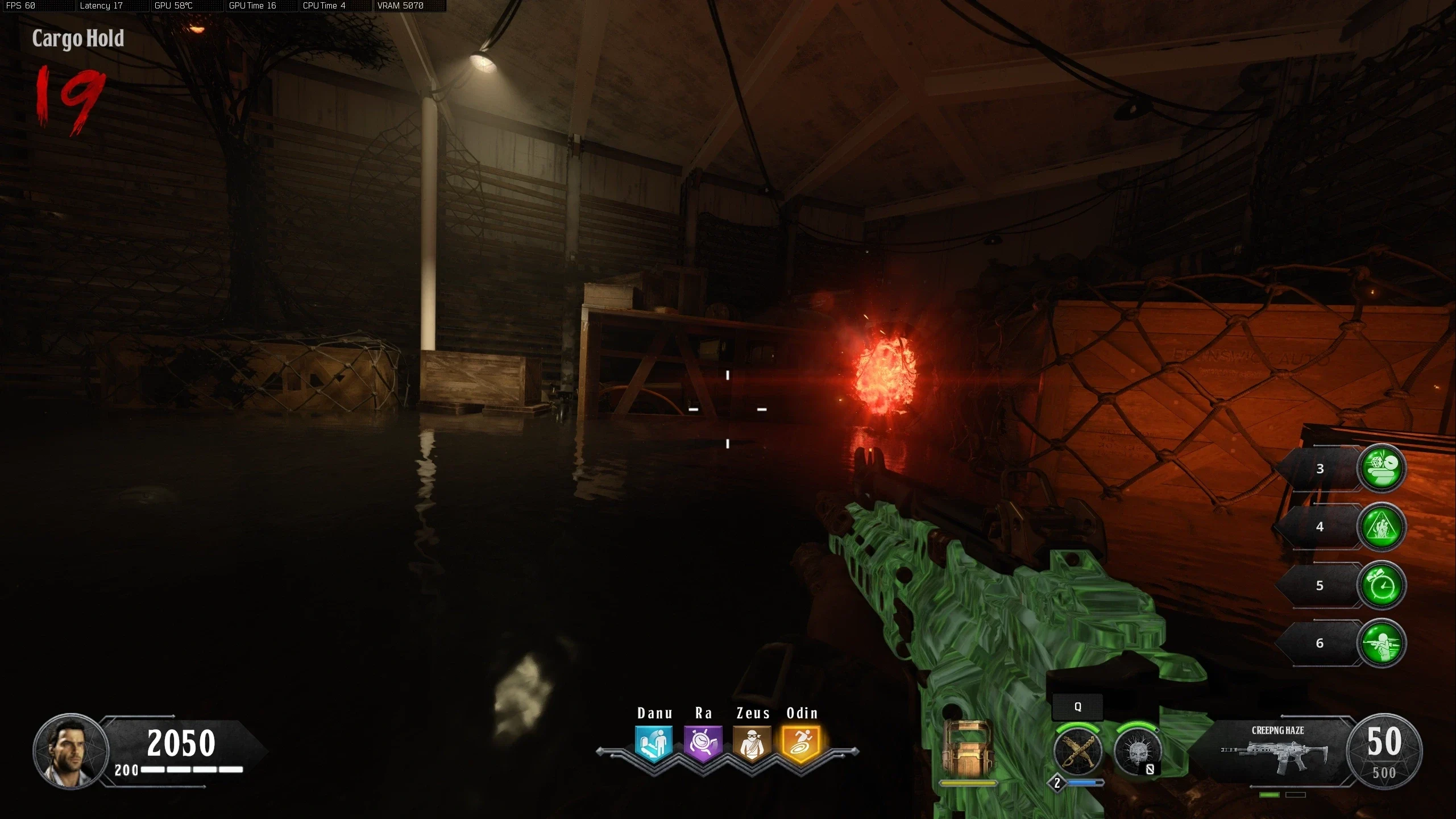Activate the dice elixir in slot 3
This screenshot has width=1456, height=819.
click(x=1382, y=468)
